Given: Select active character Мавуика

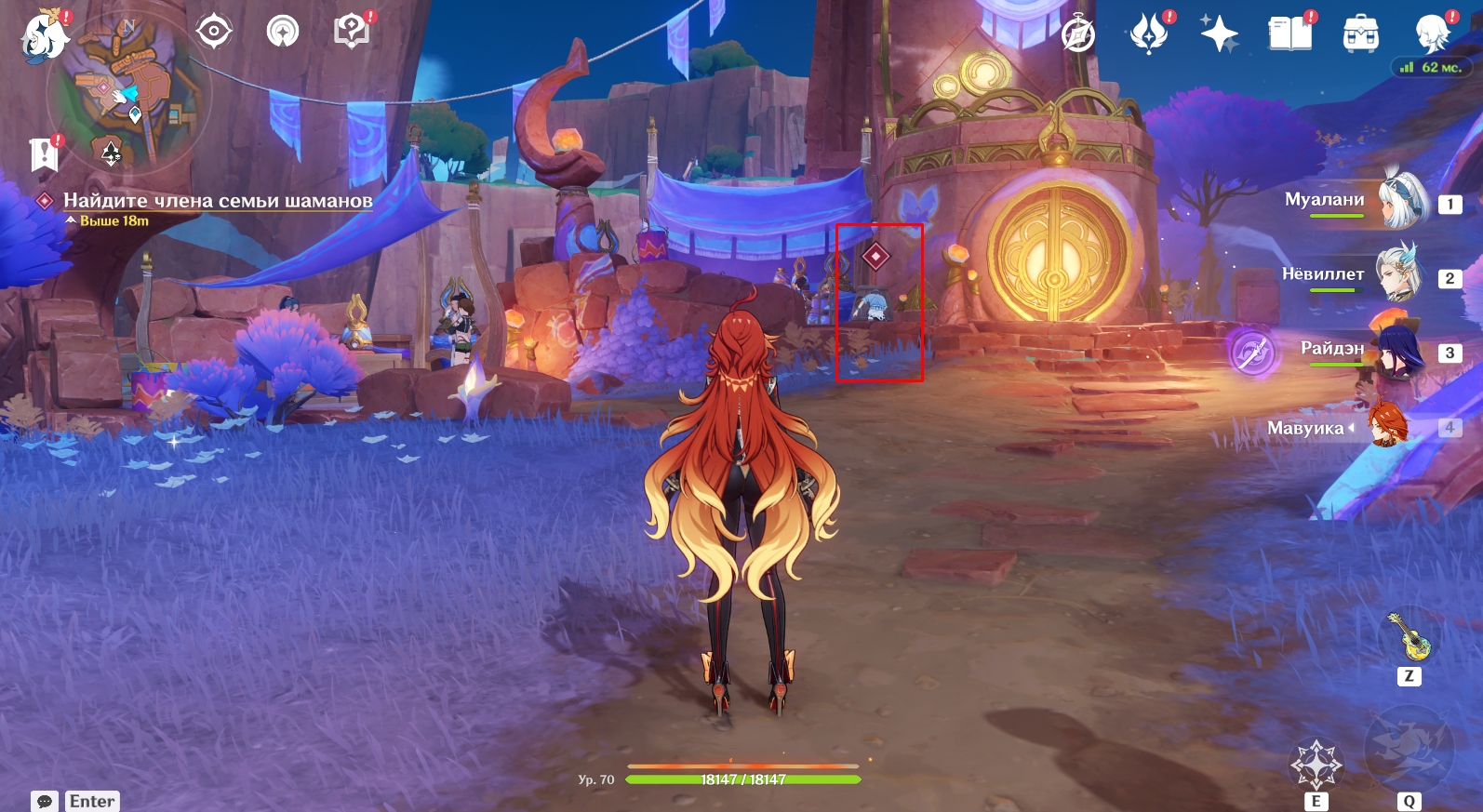Looking at the screenshot, I should (1386, 427).
